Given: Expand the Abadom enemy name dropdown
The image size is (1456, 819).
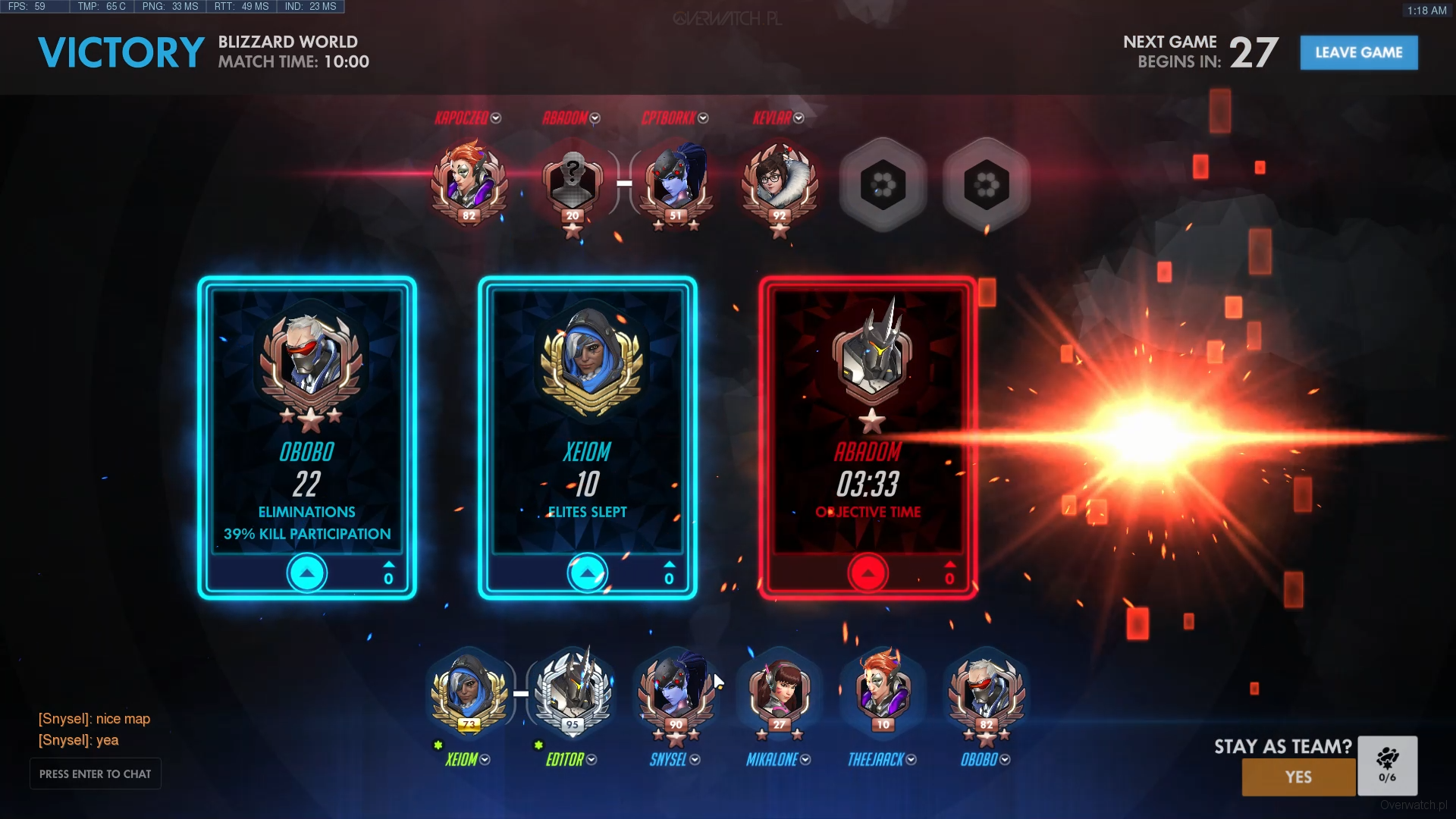Looking at the screenshot, I should (595, 118).
